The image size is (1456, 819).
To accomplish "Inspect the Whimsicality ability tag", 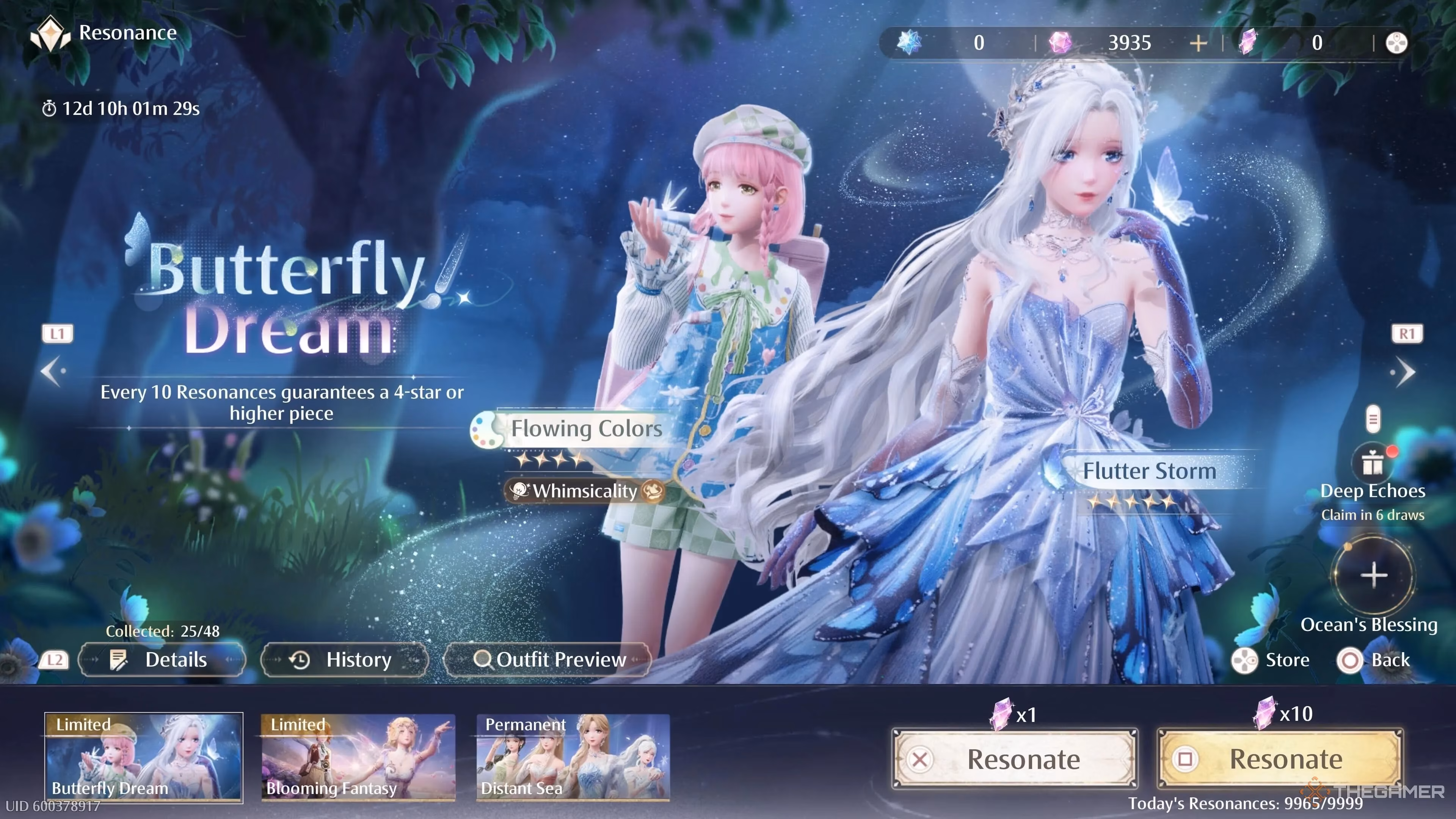I will click(585, 491).
